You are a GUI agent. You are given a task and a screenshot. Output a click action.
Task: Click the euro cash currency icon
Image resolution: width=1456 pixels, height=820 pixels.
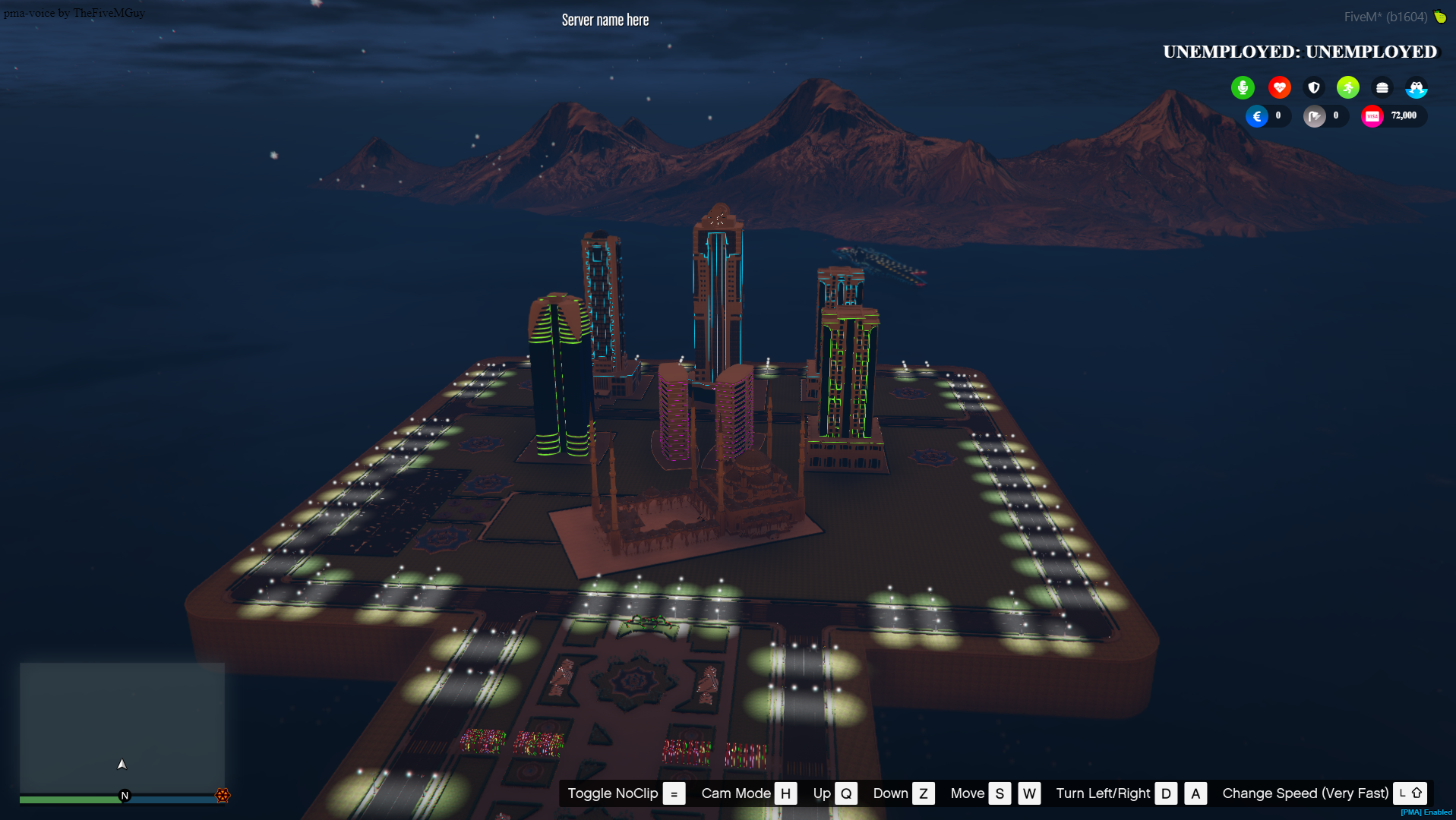coord(1258,116)
